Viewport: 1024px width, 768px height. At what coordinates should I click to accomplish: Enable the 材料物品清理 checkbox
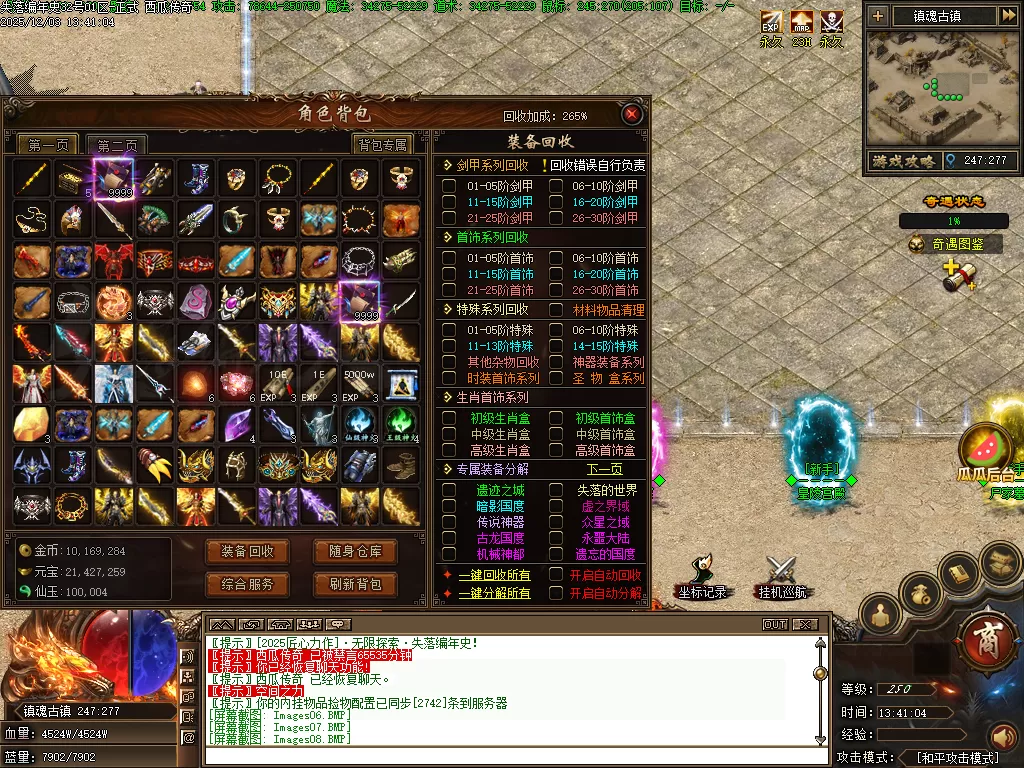(x=556, y=310)
